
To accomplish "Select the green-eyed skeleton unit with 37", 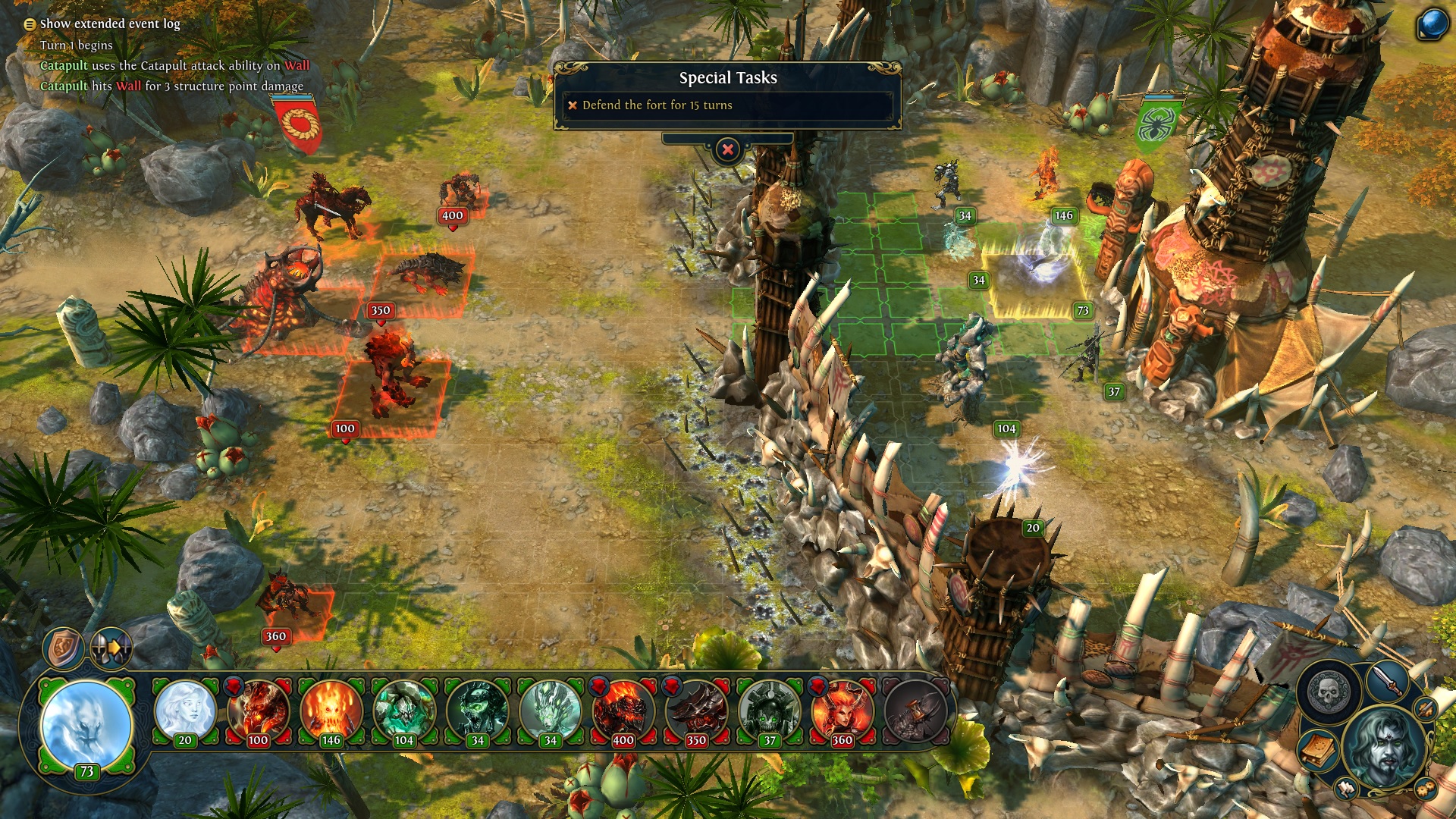I will point(769,713).
